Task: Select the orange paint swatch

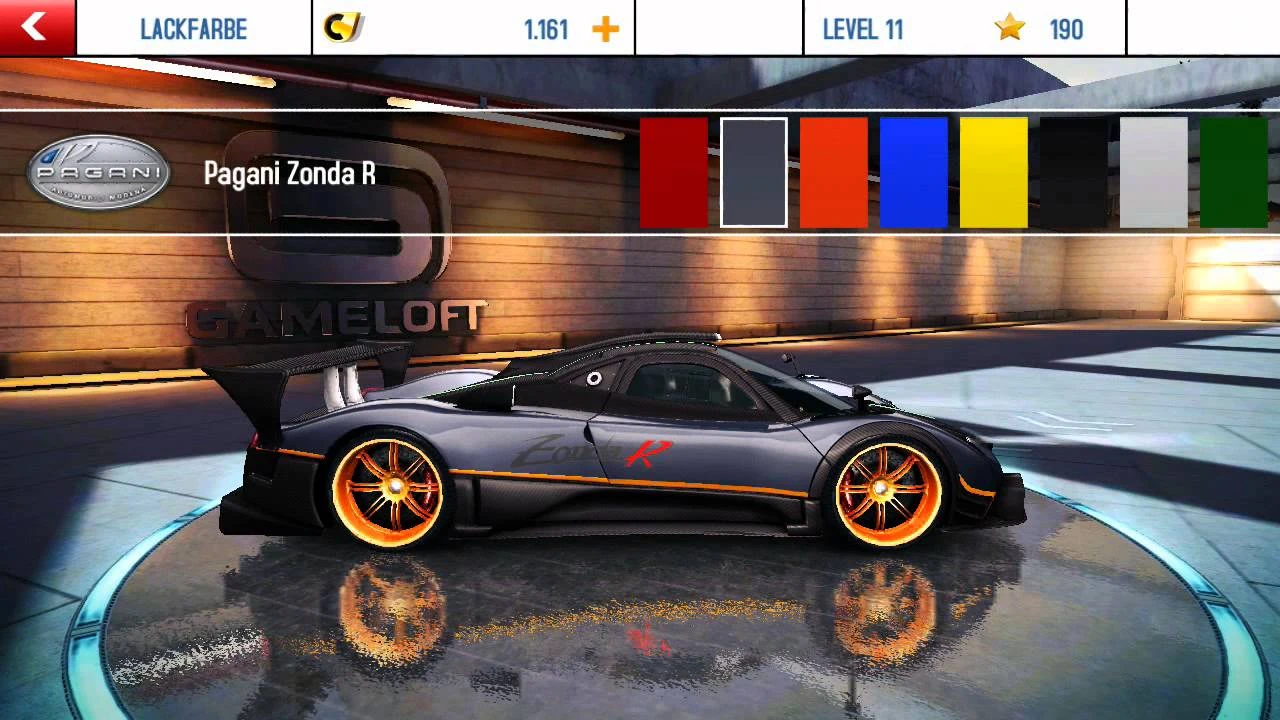Action: pyautogui.click(x=832, y=173)
